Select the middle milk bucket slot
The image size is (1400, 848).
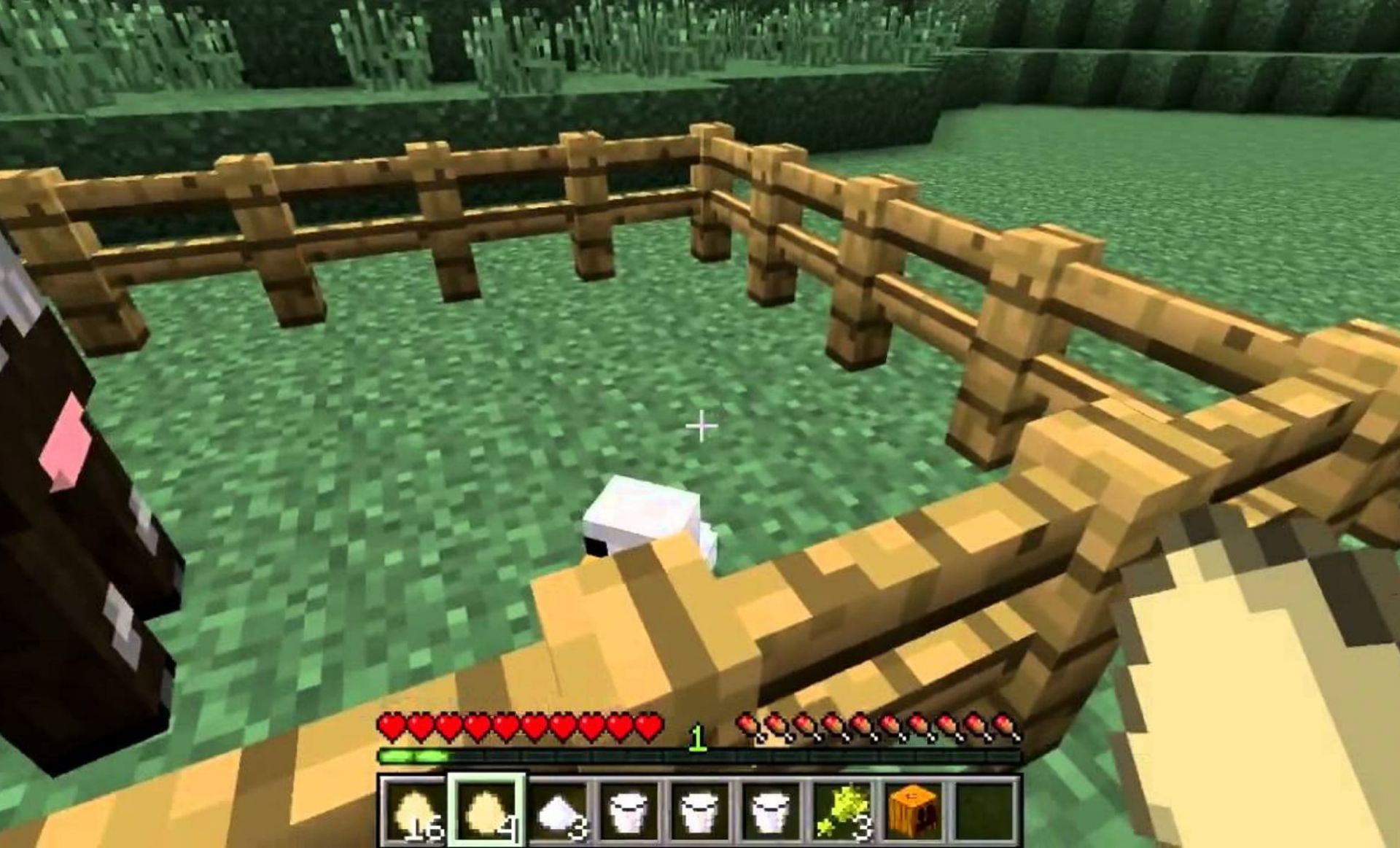[x=701, y=812]
